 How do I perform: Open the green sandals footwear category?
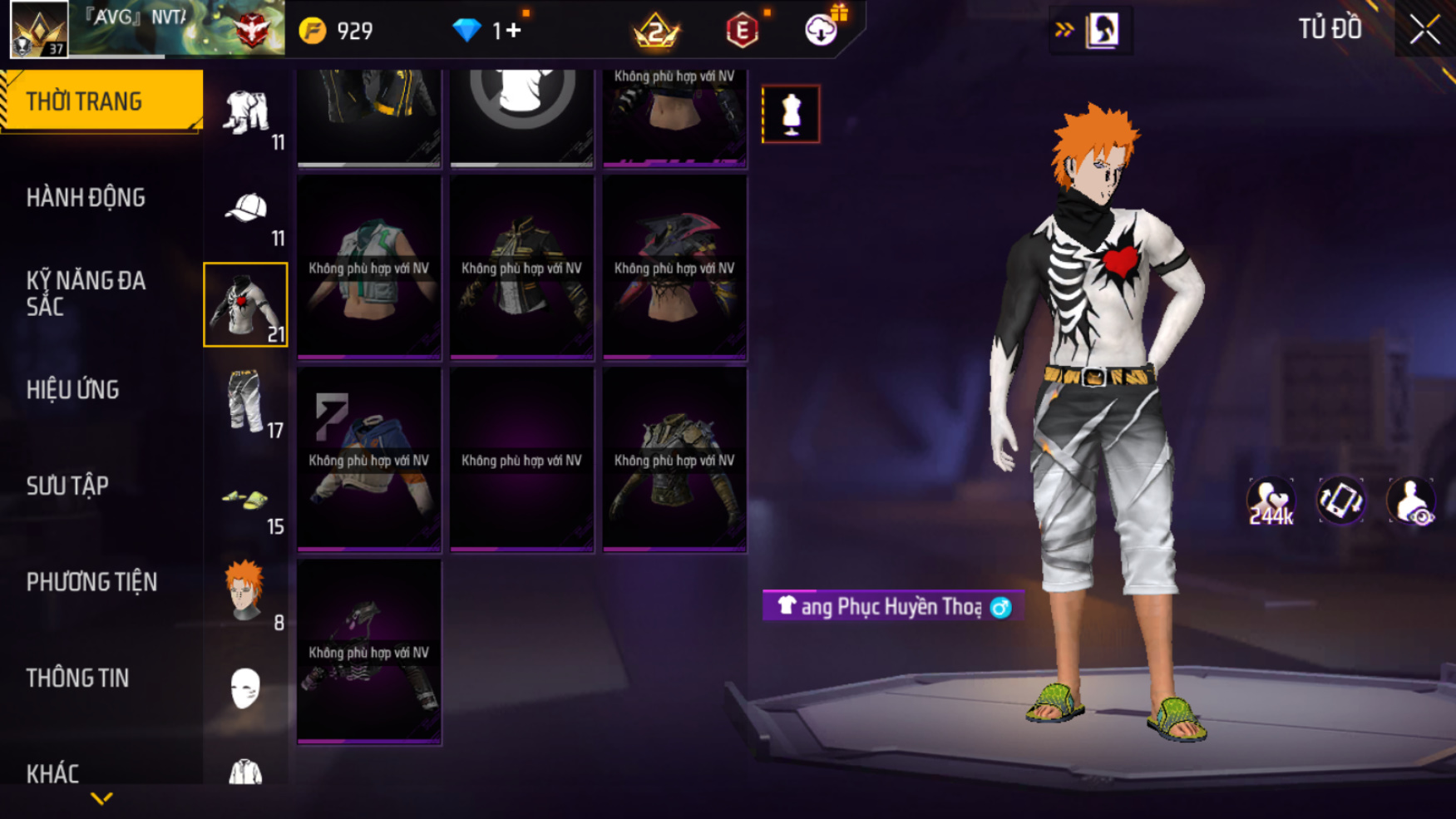[x=246, y=500]
